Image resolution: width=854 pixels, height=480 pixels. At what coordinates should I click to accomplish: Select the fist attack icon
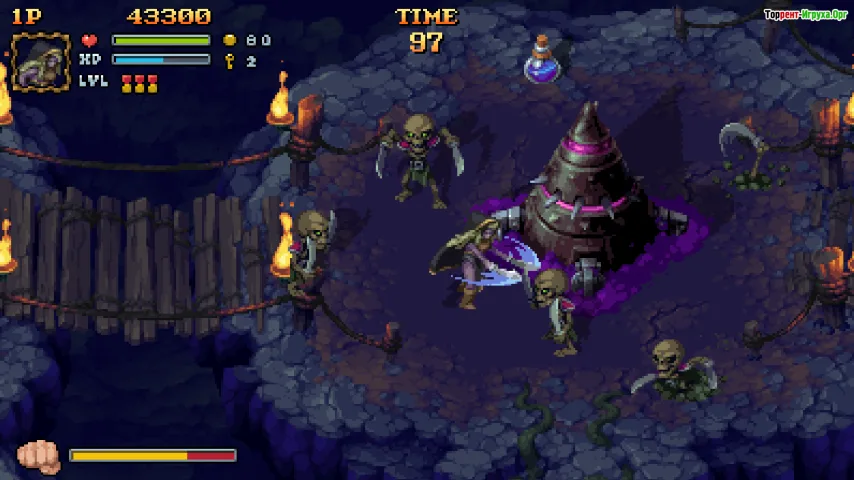tap(39, 457)
